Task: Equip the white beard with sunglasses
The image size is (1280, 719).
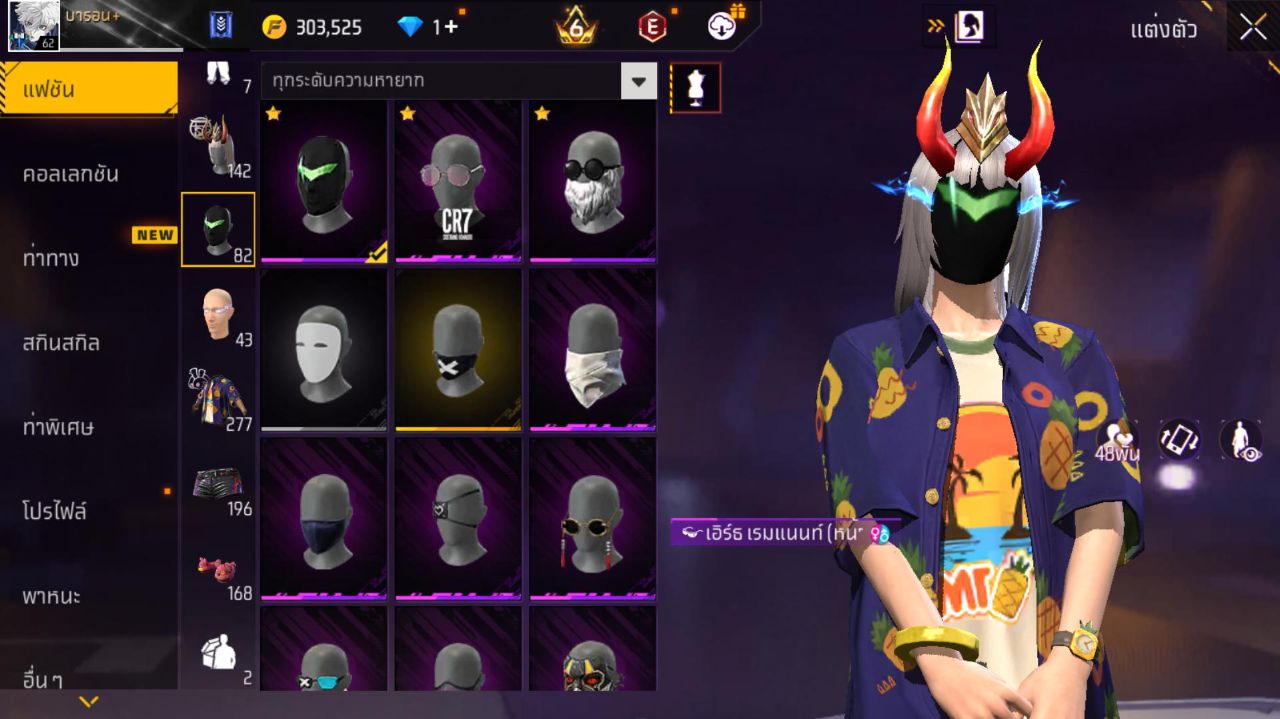Action: coord(593,181)
